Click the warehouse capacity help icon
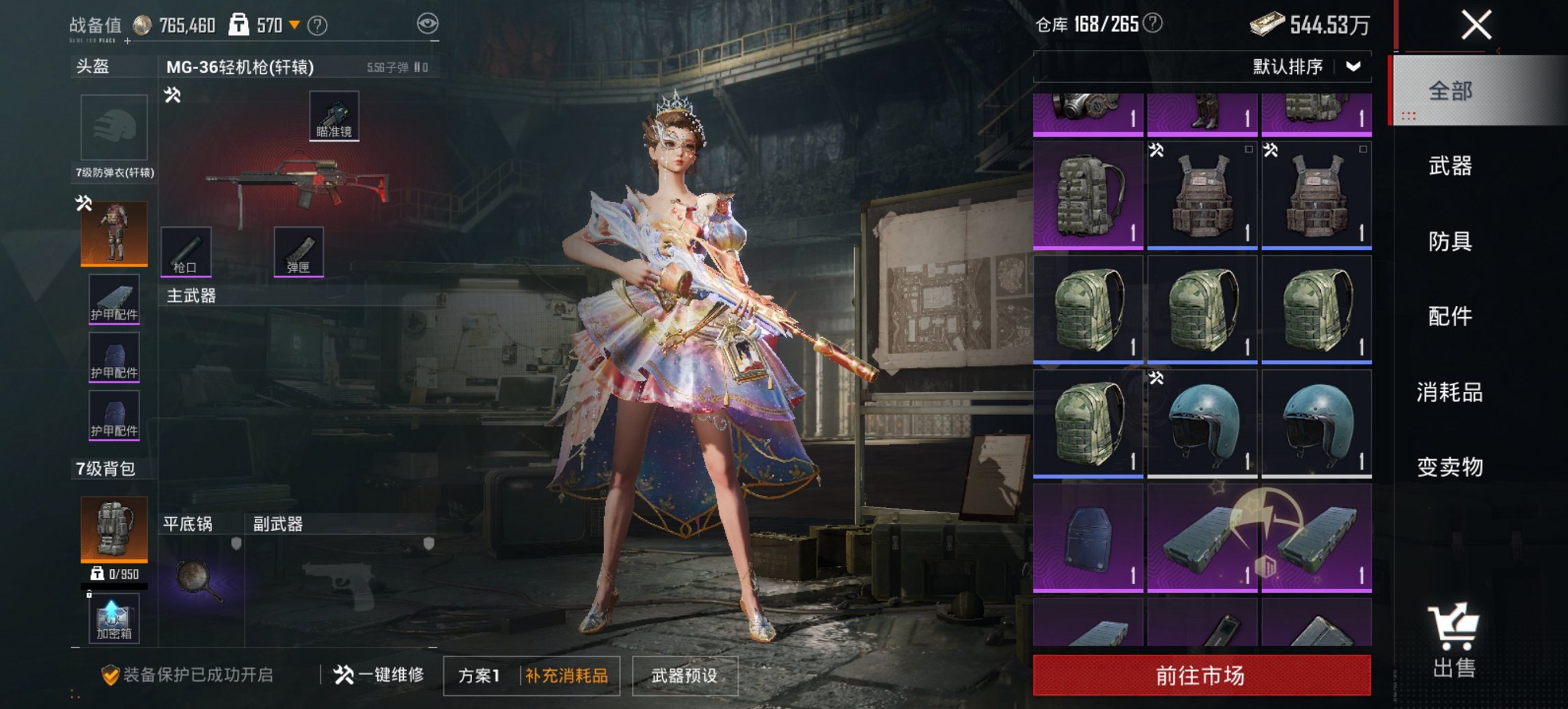Screen dimensions: 1568x709 click(1153, 24)
